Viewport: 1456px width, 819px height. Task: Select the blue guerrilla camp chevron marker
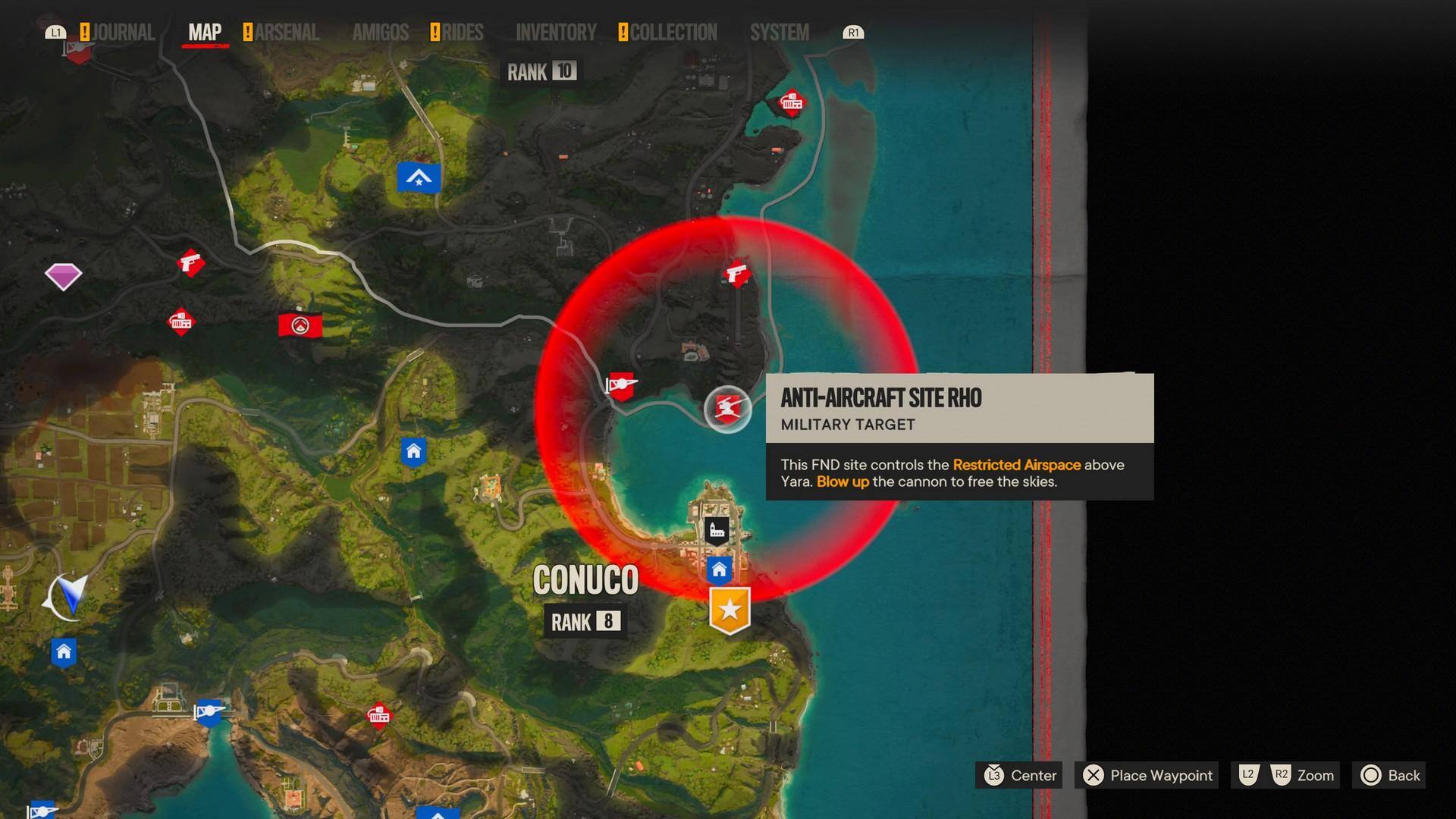point(419,178)
